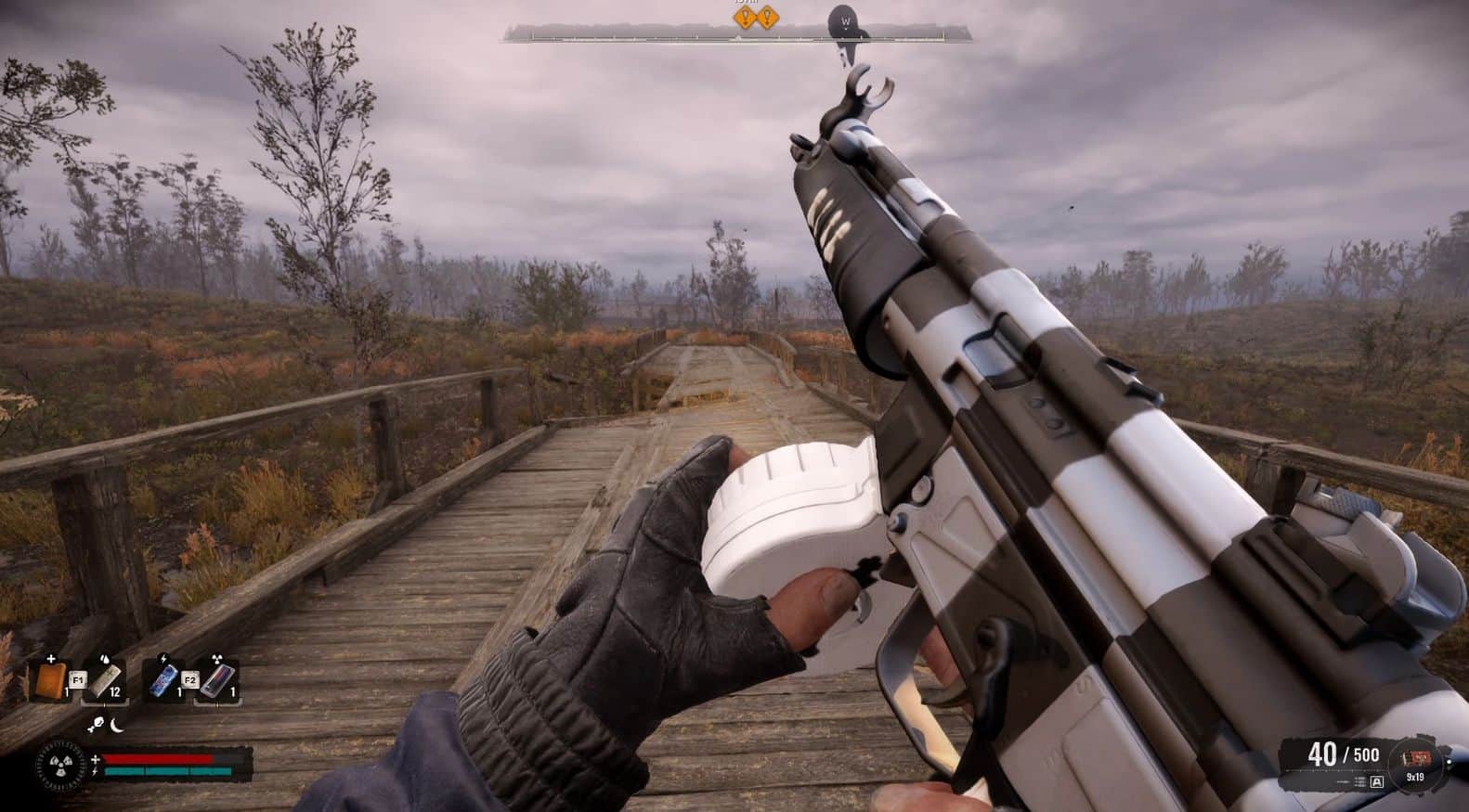The width and height of the screenshot is (1469, 812).
Task: Click the automatic fire mode A icon
Action: pyautogui.click(x=1376, y=782)
